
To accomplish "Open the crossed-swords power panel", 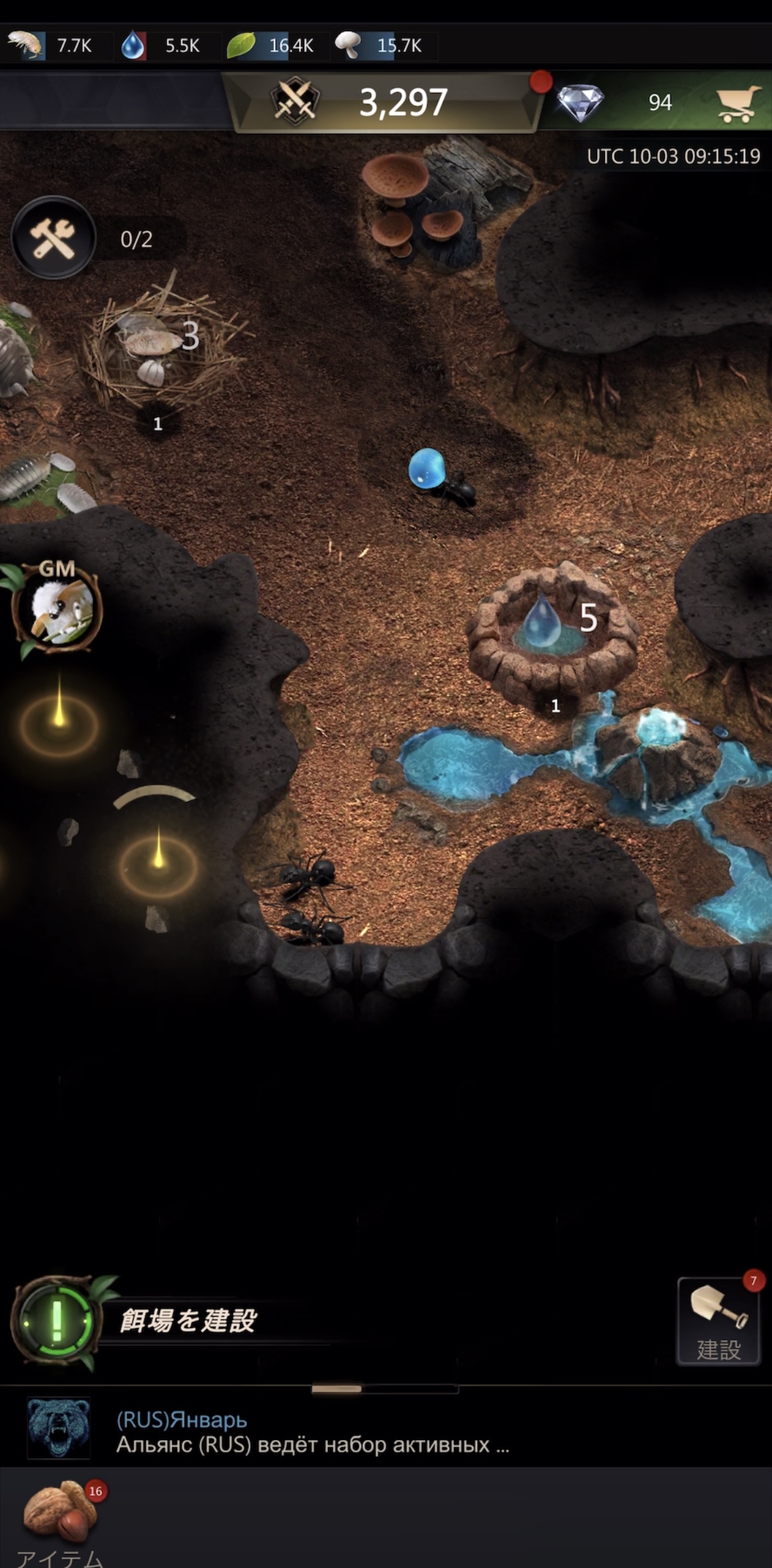I will (296, 102).
